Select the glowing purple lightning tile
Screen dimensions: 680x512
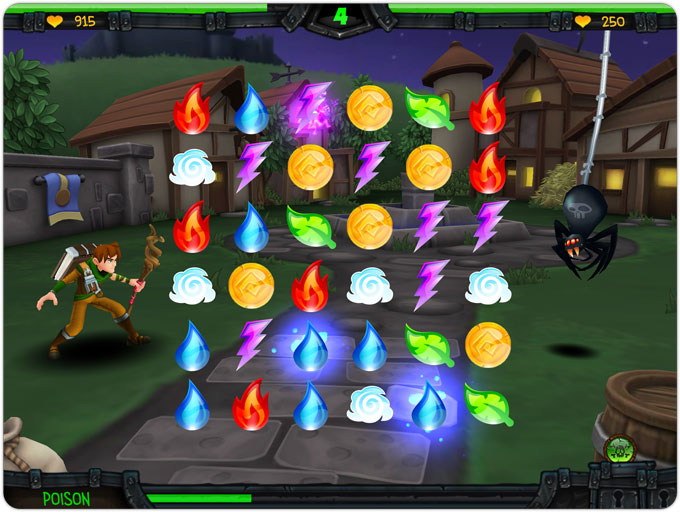311,109
